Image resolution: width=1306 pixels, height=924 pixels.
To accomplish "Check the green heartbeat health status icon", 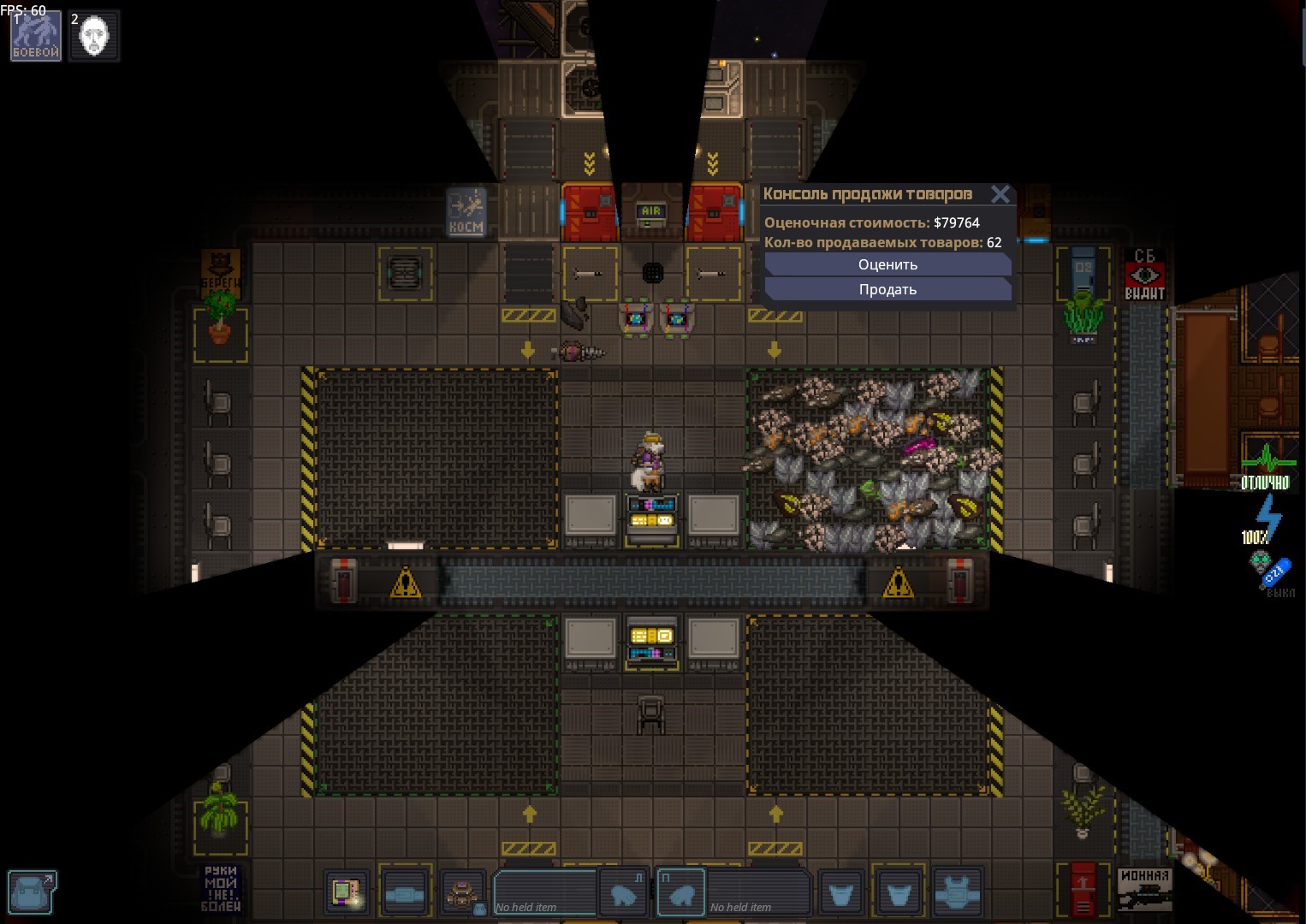I will 1266,466.
